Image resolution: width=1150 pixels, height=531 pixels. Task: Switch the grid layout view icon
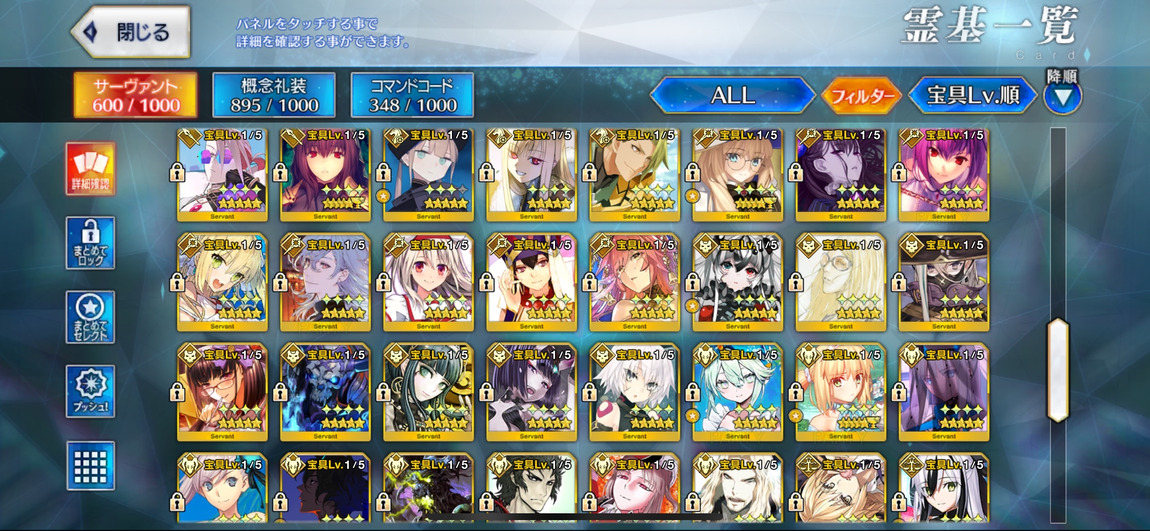[90, 465]
